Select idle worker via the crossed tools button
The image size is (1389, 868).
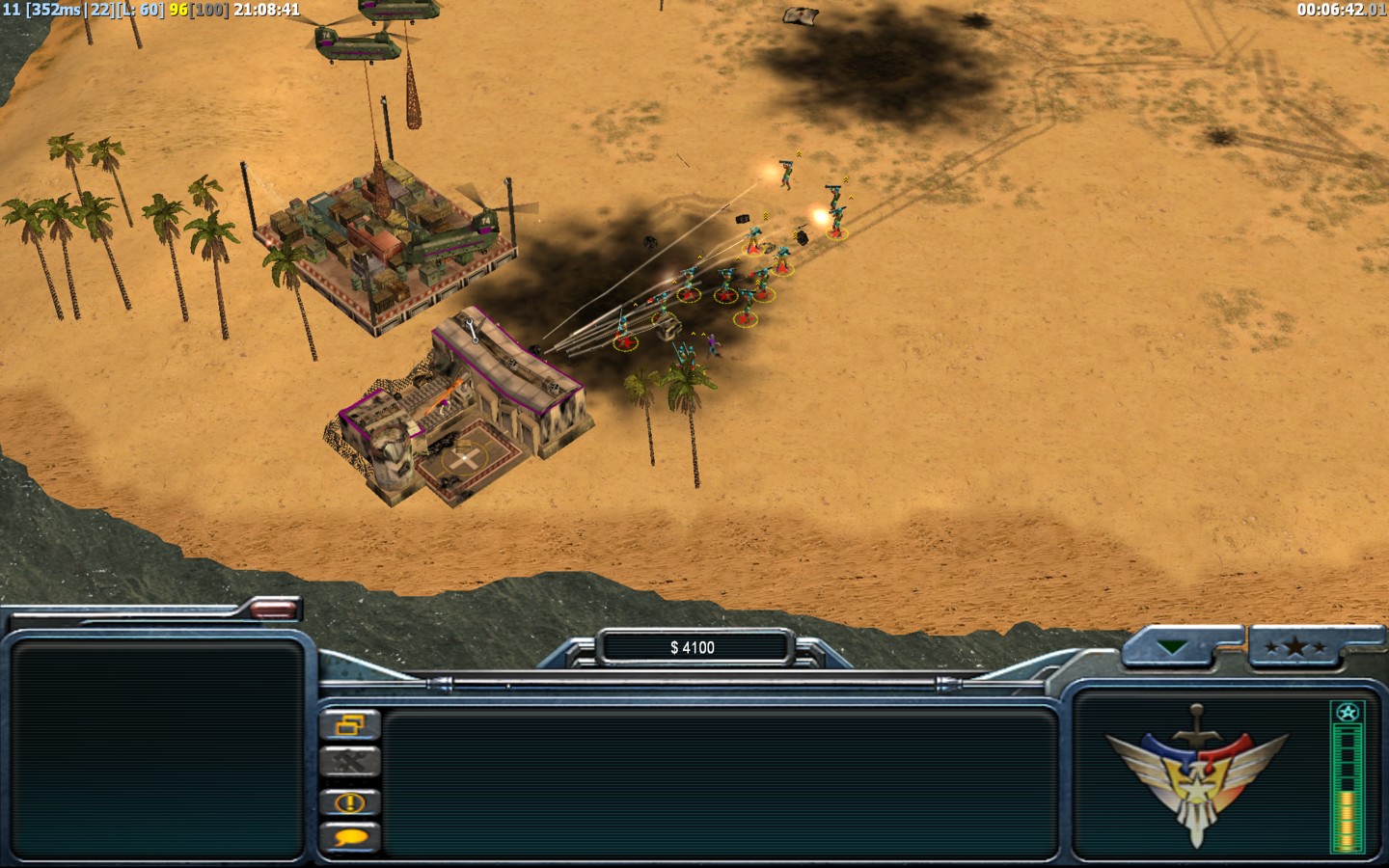tap(349, 762)
